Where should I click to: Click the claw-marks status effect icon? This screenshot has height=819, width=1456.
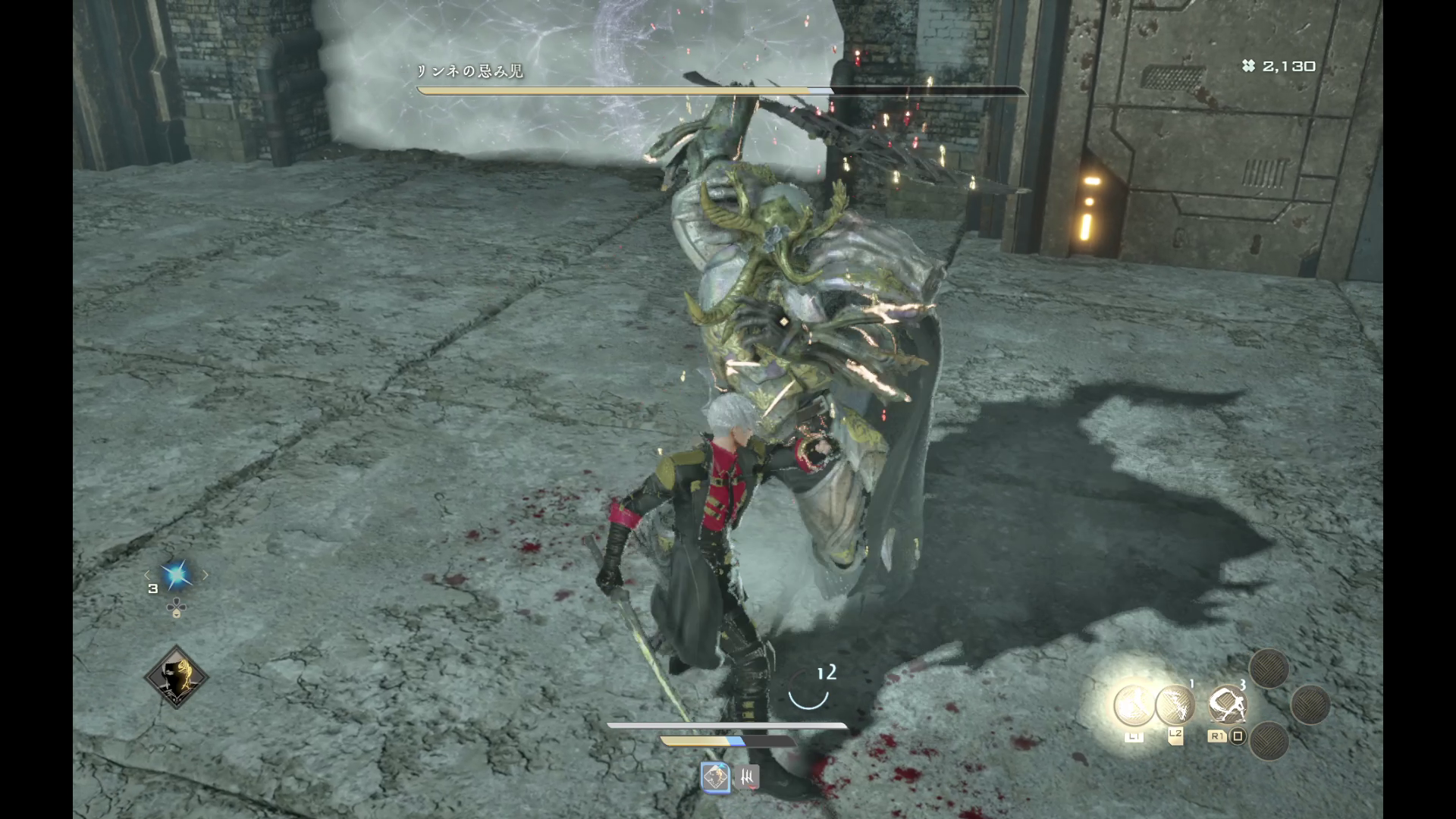[x=748, y=777]
